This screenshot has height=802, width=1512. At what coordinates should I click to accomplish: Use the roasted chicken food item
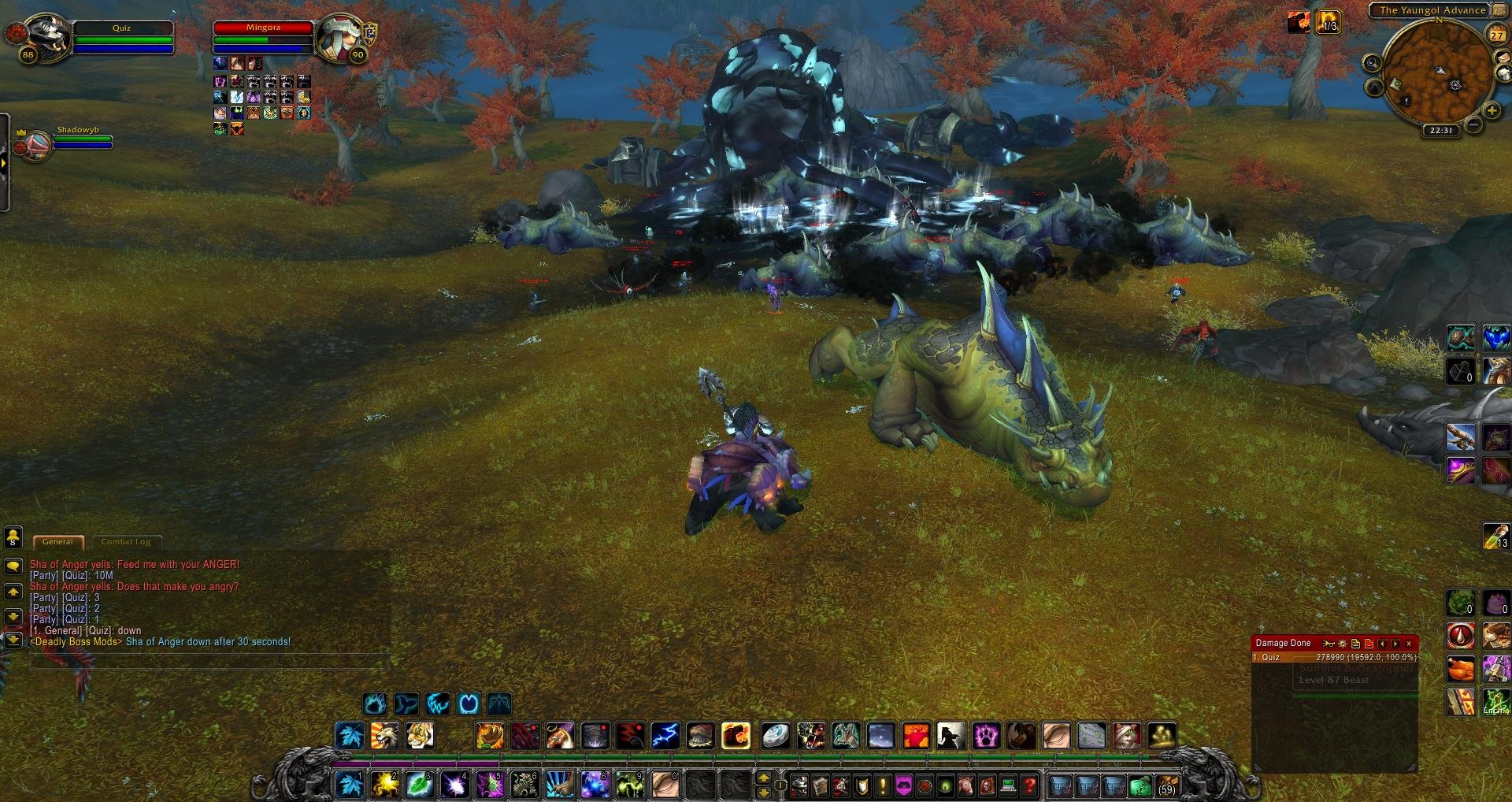tap(1461, 670)
